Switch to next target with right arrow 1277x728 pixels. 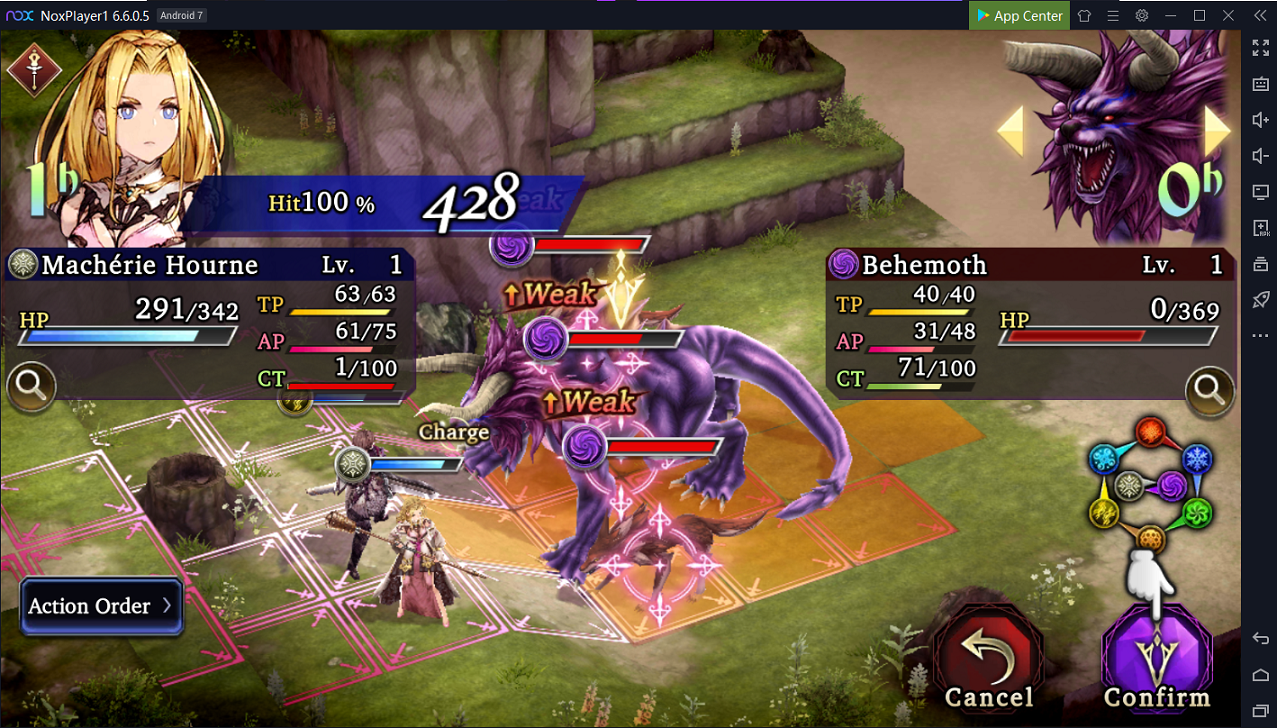[x=1216, y=130]
